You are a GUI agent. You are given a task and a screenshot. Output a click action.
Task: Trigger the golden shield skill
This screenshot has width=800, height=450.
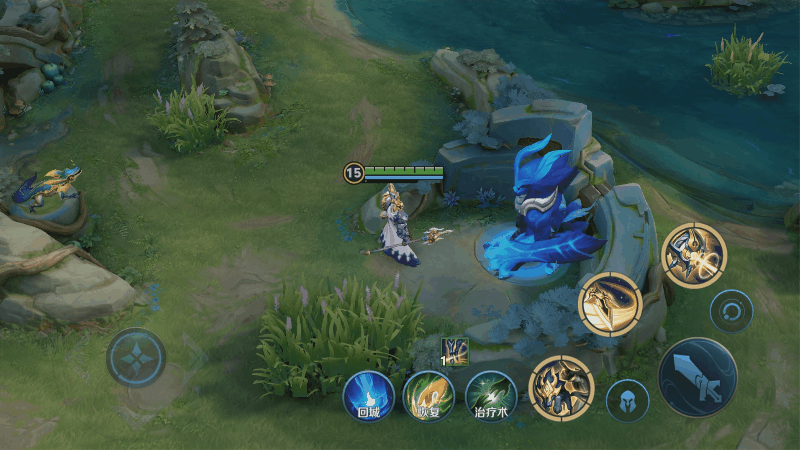pyautogui.click(x=610, y=304)
